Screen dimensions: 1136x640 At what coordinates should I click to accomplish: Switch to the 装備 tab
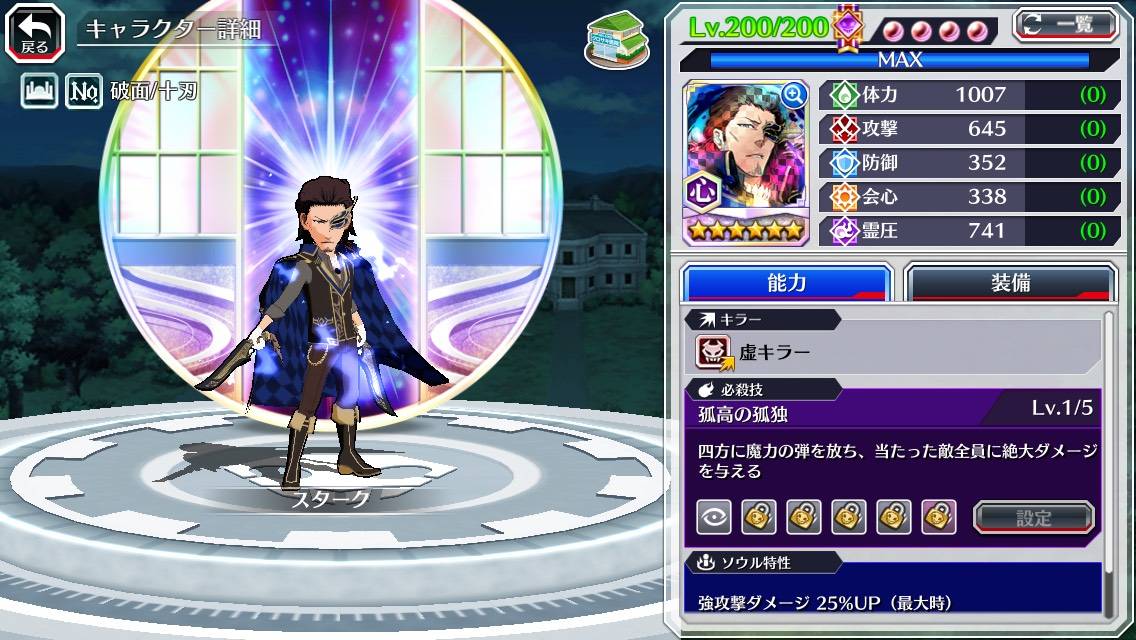pos(1010,283)
